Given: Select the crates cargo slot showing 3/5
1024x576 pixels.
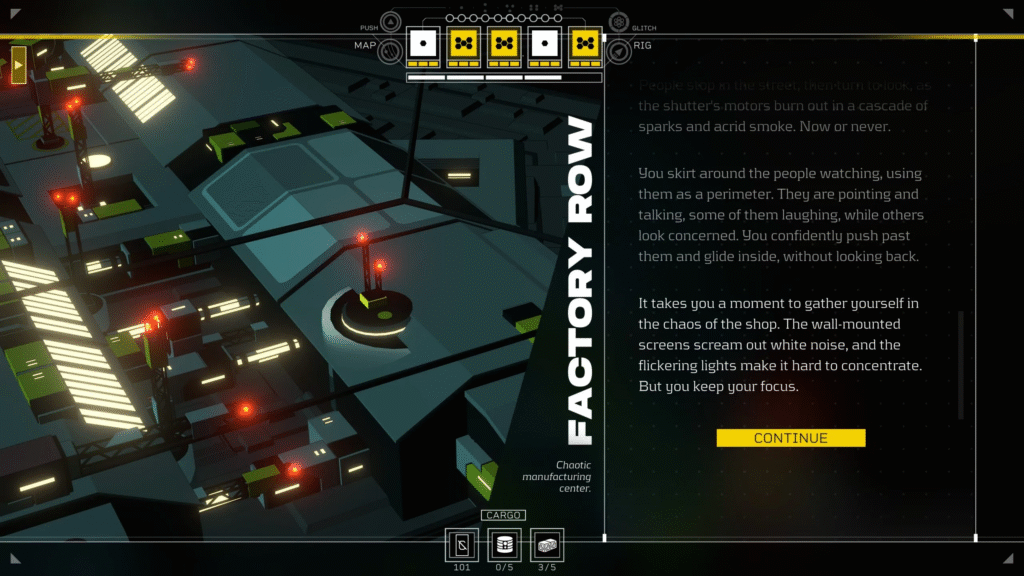Looking at the screenshot, I should point(547,545).
